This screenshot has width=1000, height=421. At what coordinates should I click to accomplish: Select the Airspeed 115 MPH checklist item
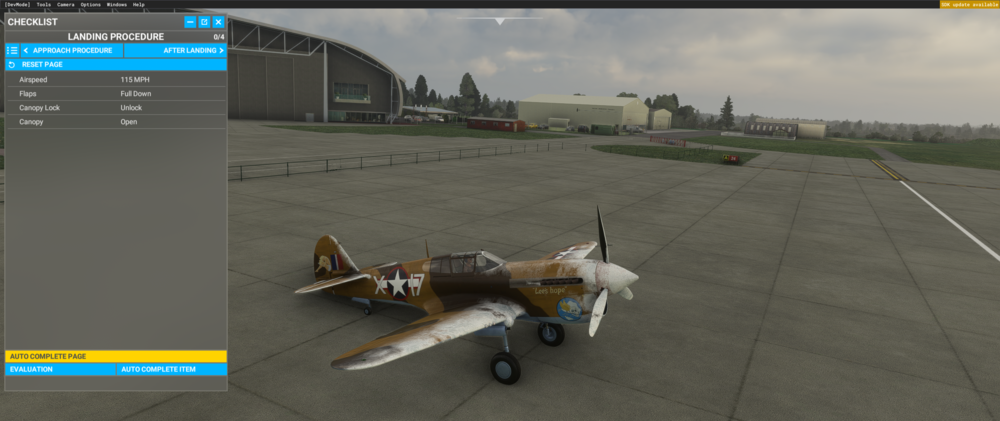(x=115, y=79)
